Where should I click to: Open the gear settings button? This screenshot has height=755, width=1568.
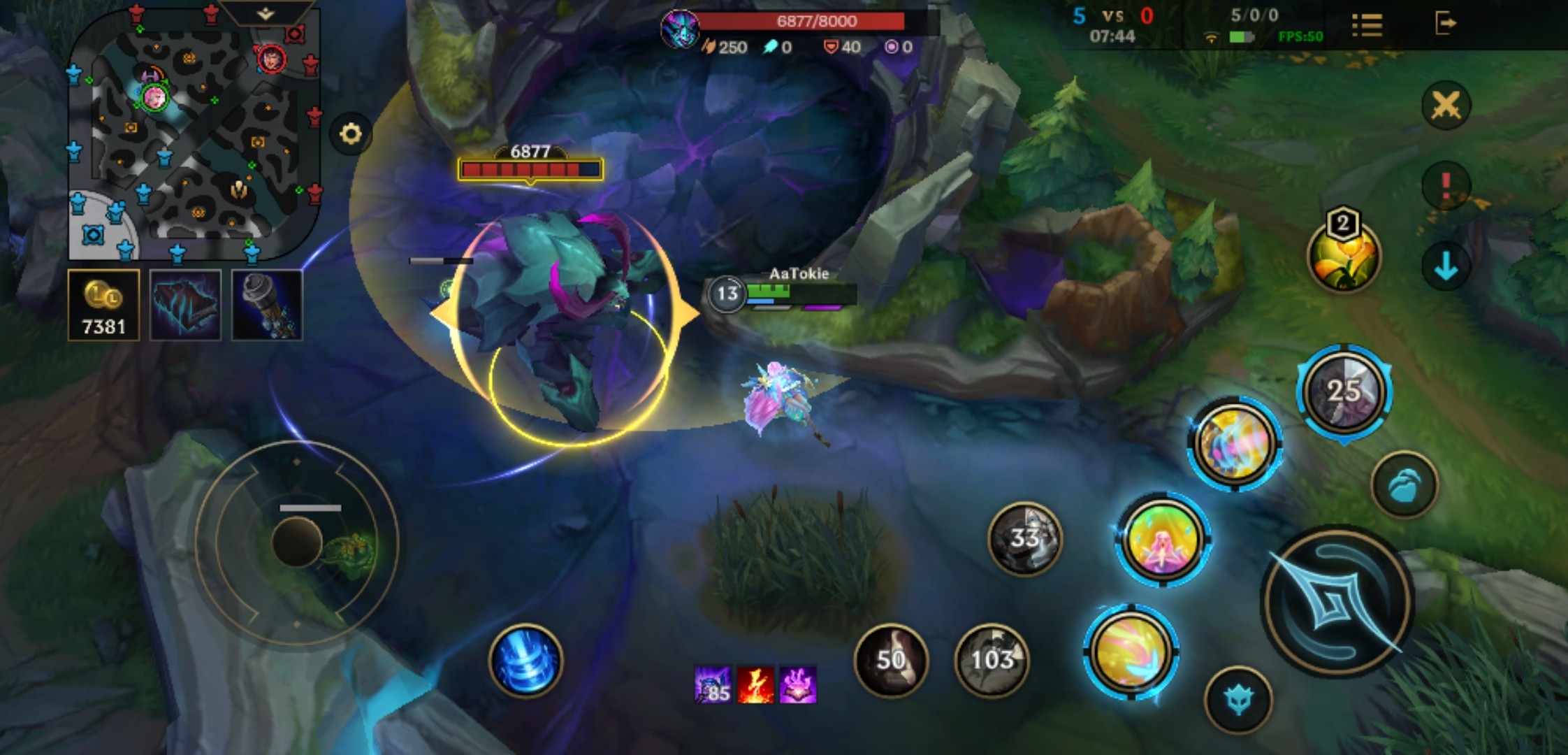tap(351, 134)
